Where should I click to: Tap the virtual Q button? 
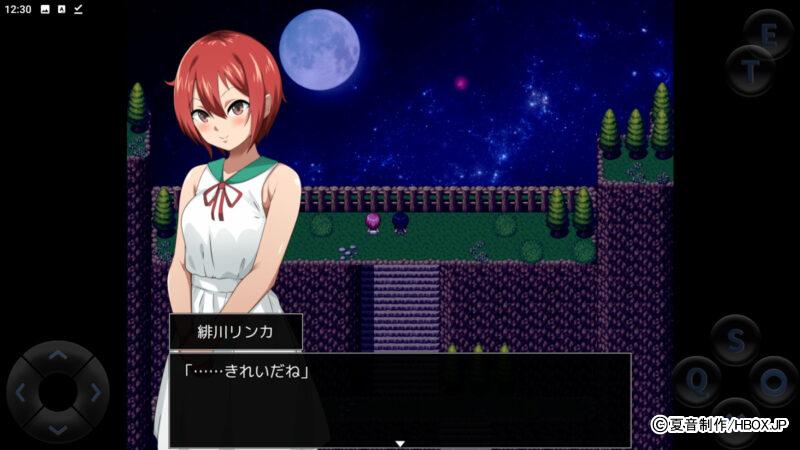click(696, 381)
